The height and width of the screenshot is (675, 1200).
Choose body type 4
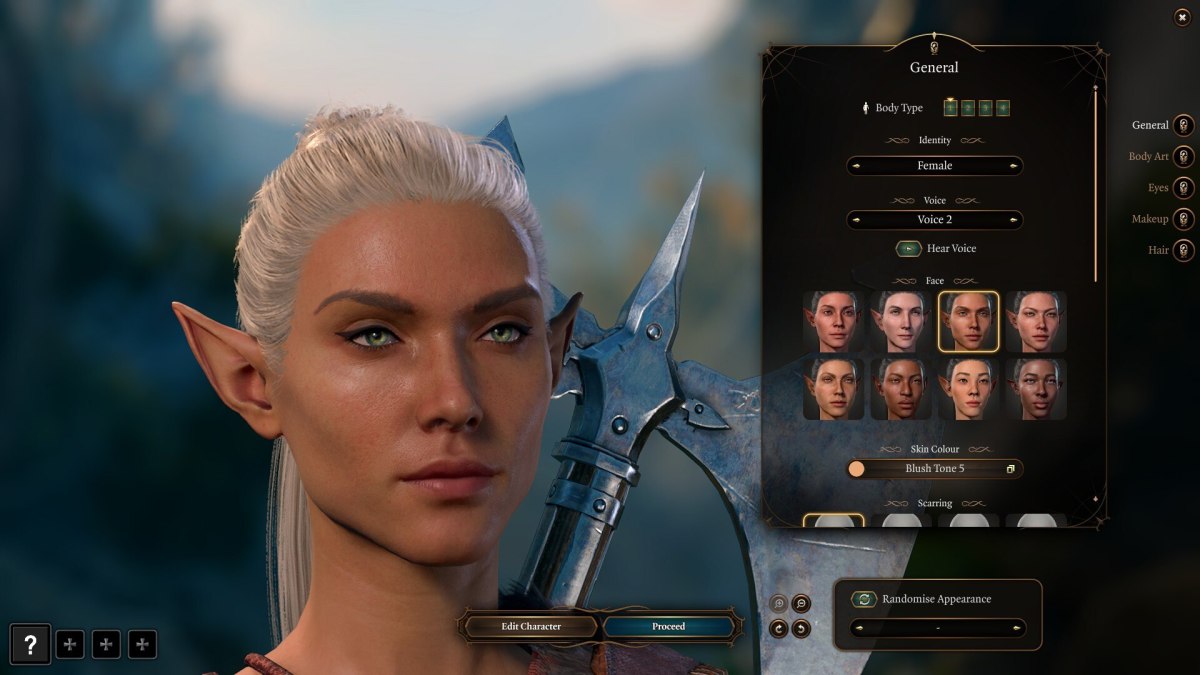[1002, 108]
